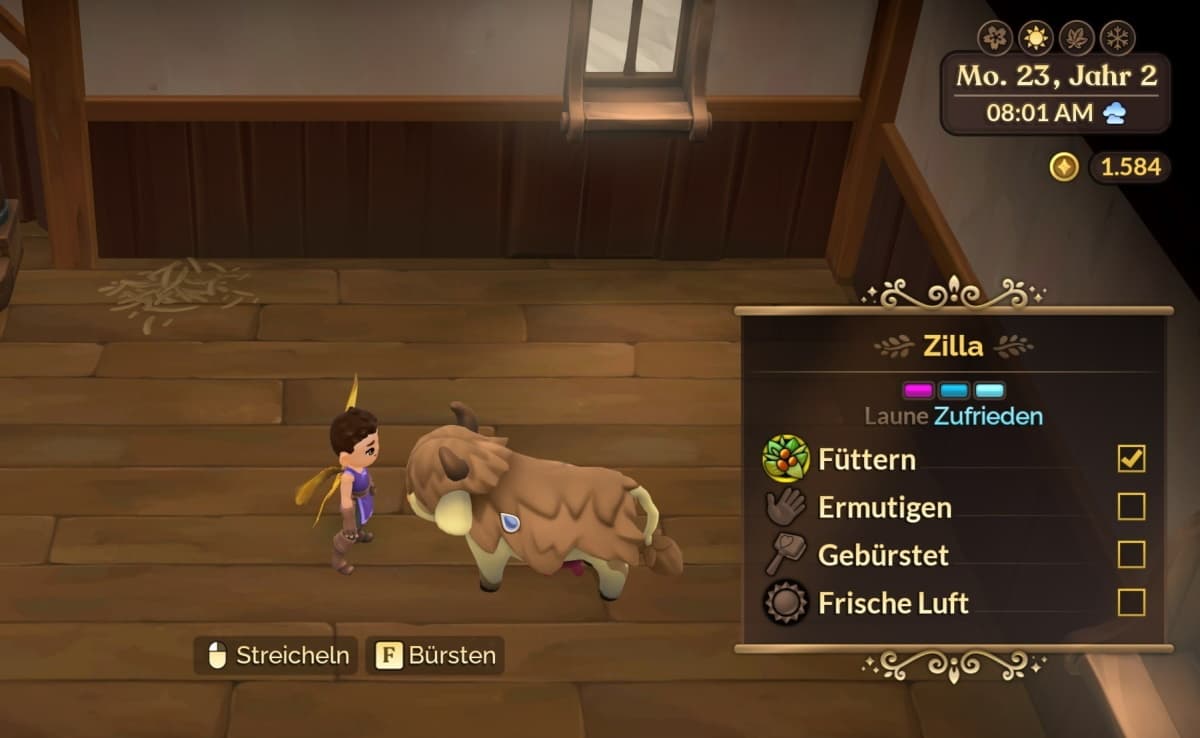Click the summer sun season icon
The image size is (1200, 738).
tap(1036, 37)
